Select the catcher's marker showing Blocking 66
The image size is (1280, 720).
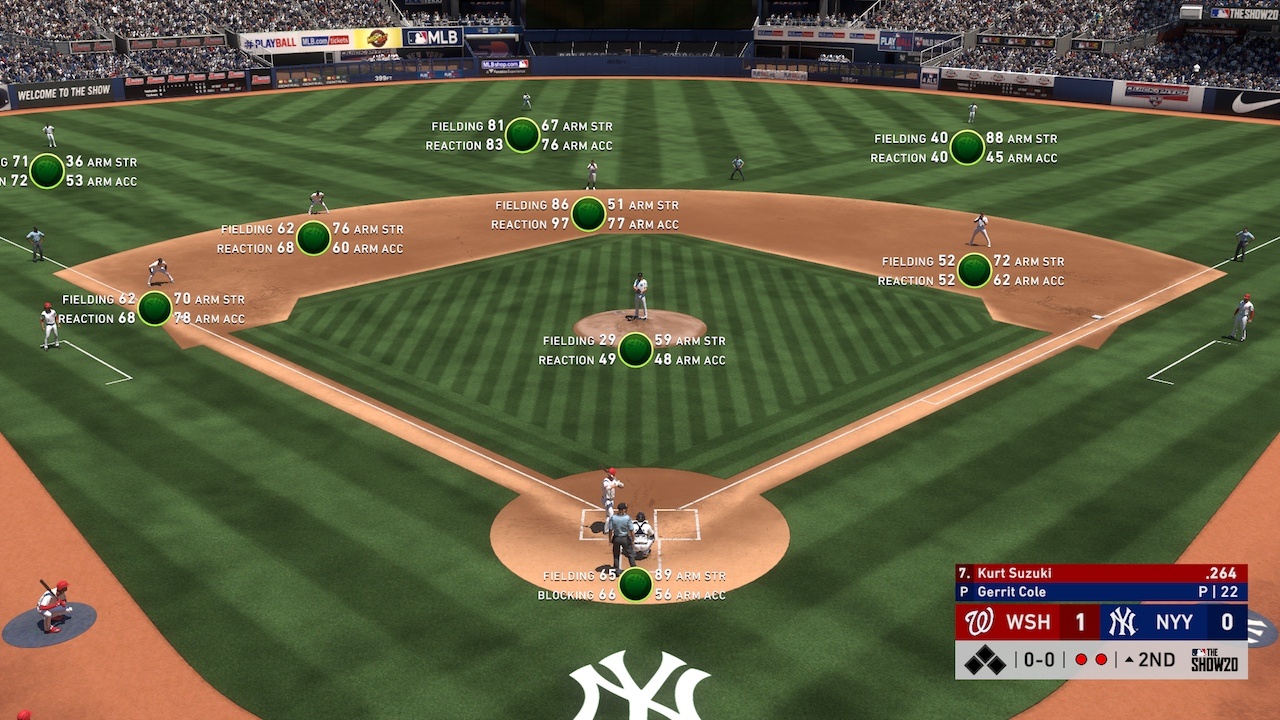click(635, 585)
